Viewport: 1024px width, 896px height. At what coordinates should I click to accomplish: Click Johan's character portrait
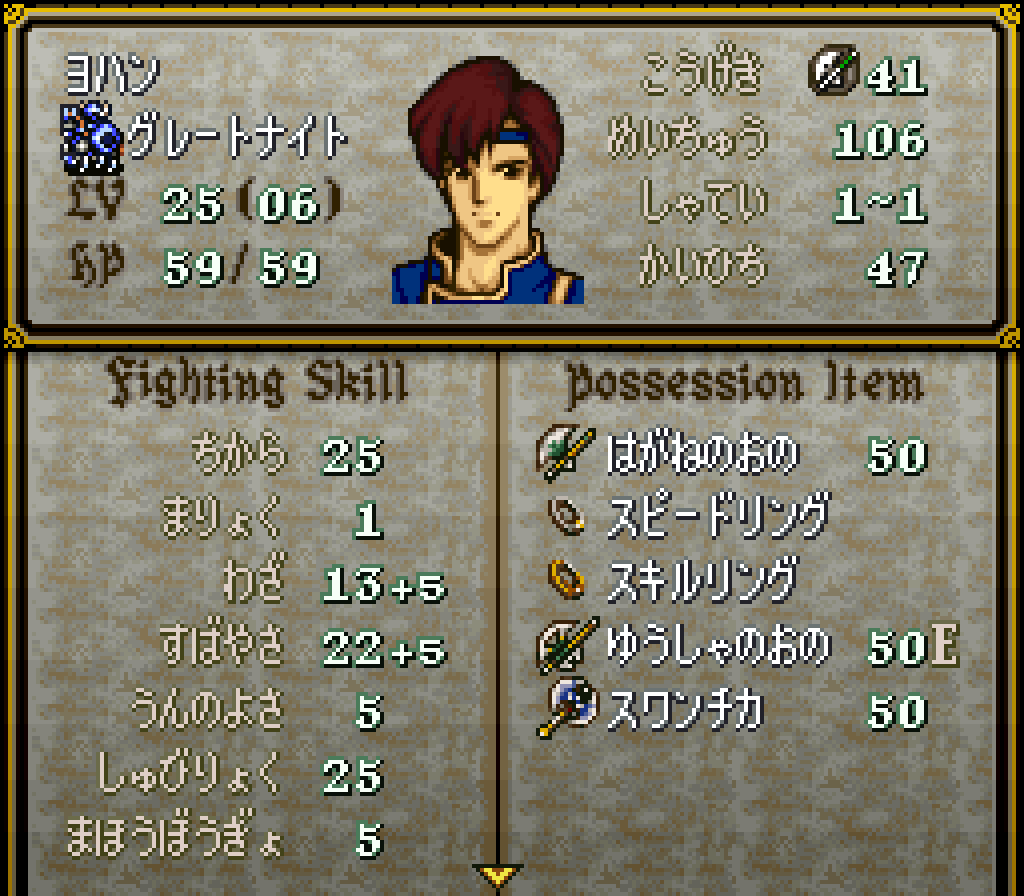[488, 182]
